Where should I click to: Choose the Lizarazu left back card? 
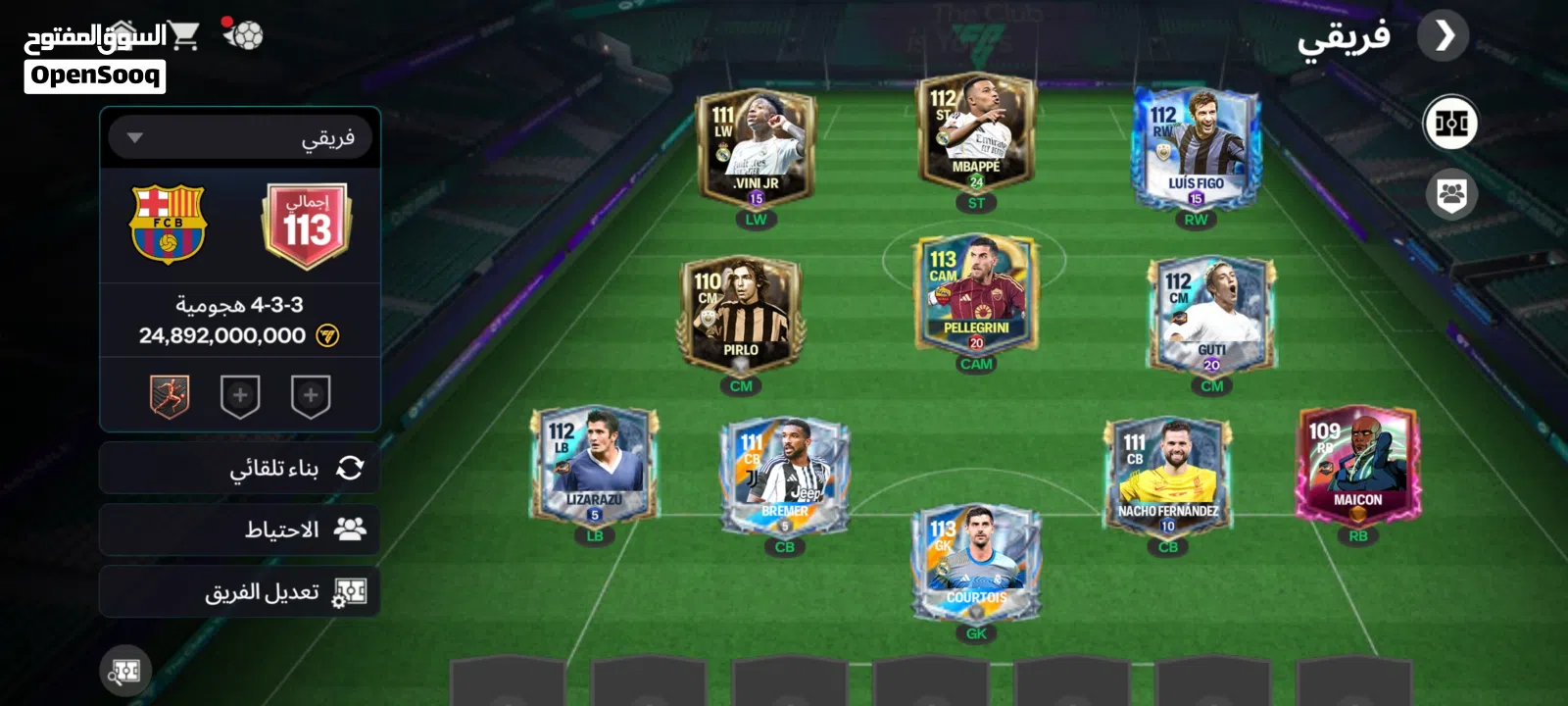[594, 466]
